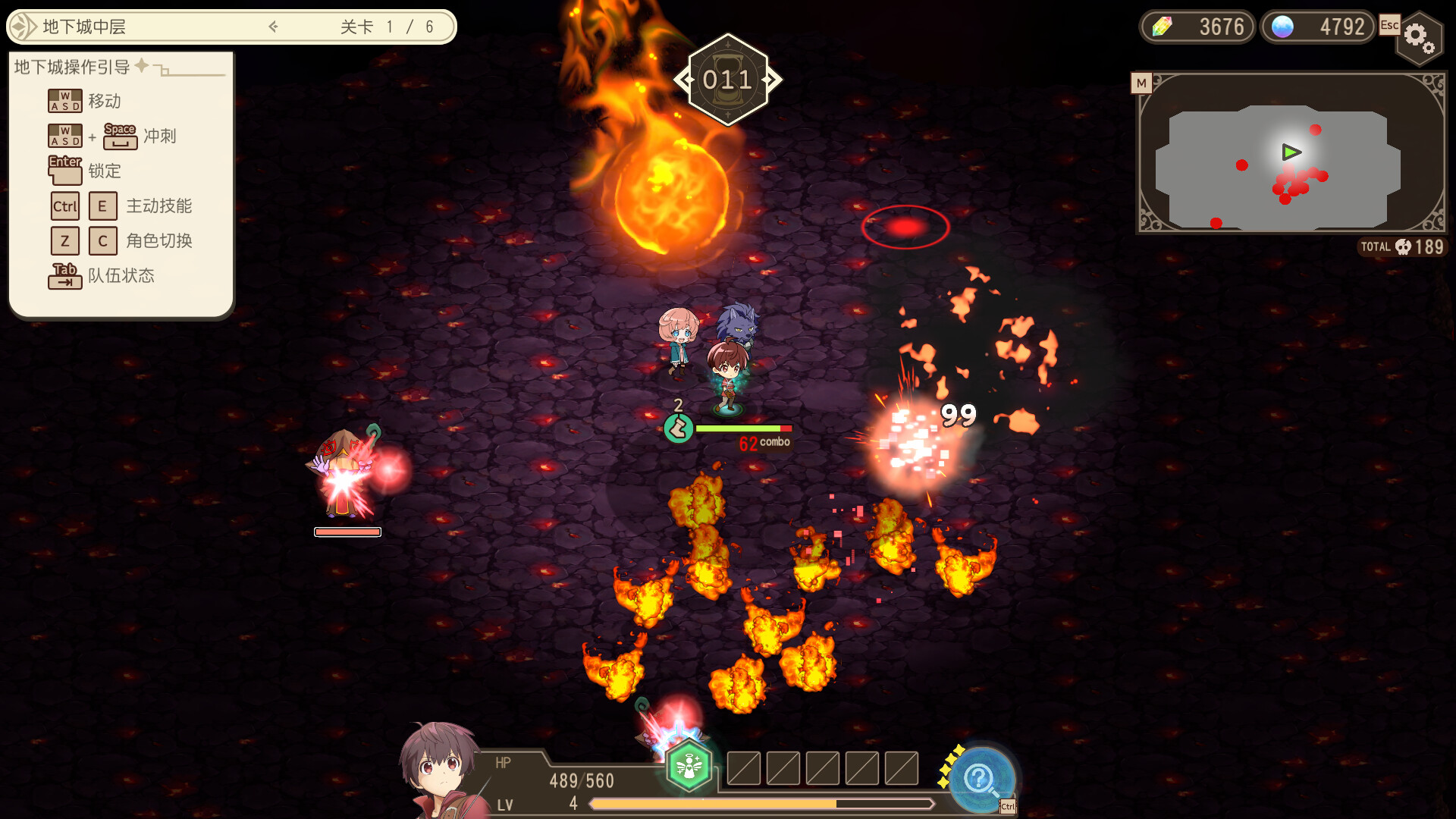Toggle the dungeon controls guide panel
The width and height of the screenshot is (1456, 819).
tap(142, 67)
